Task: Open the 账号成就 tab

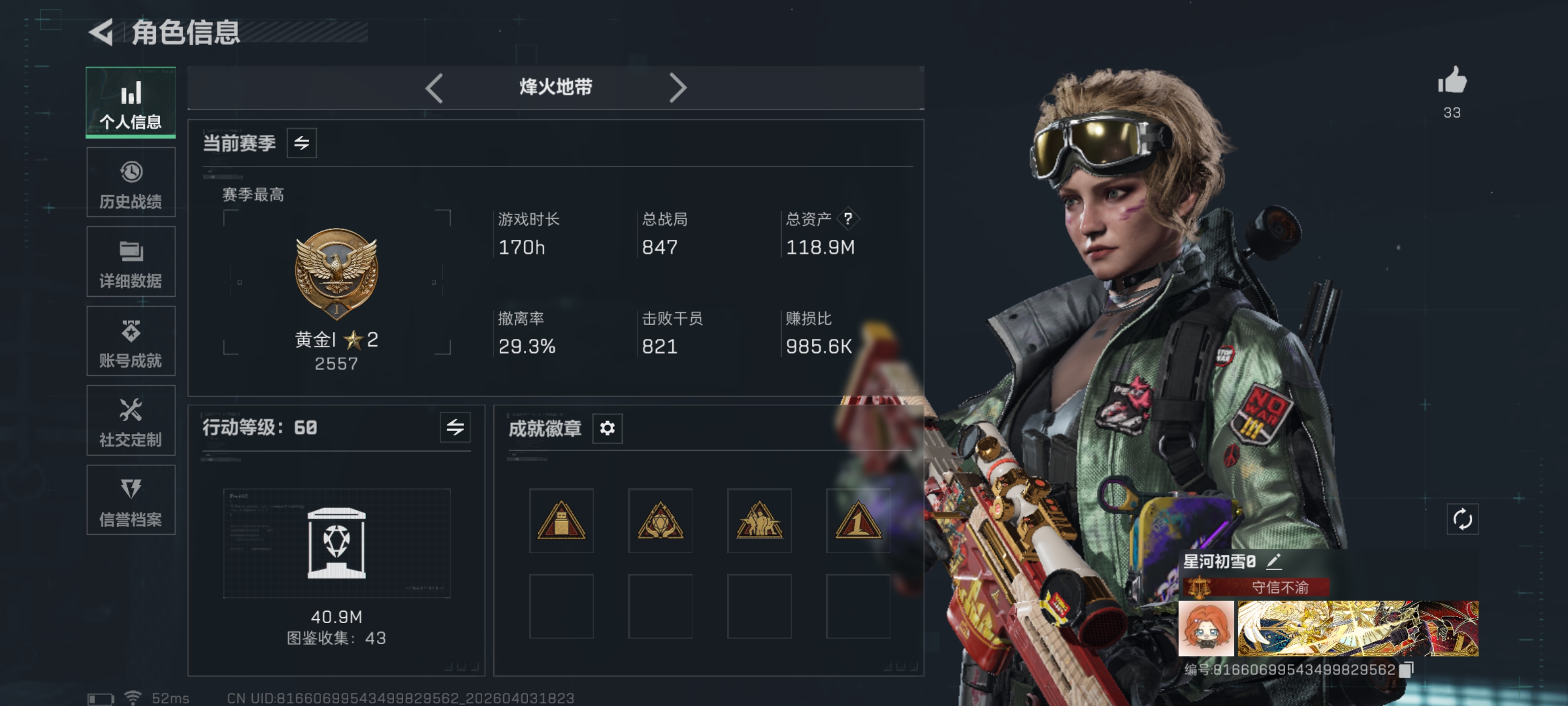Action: click(x=131, y=341)
